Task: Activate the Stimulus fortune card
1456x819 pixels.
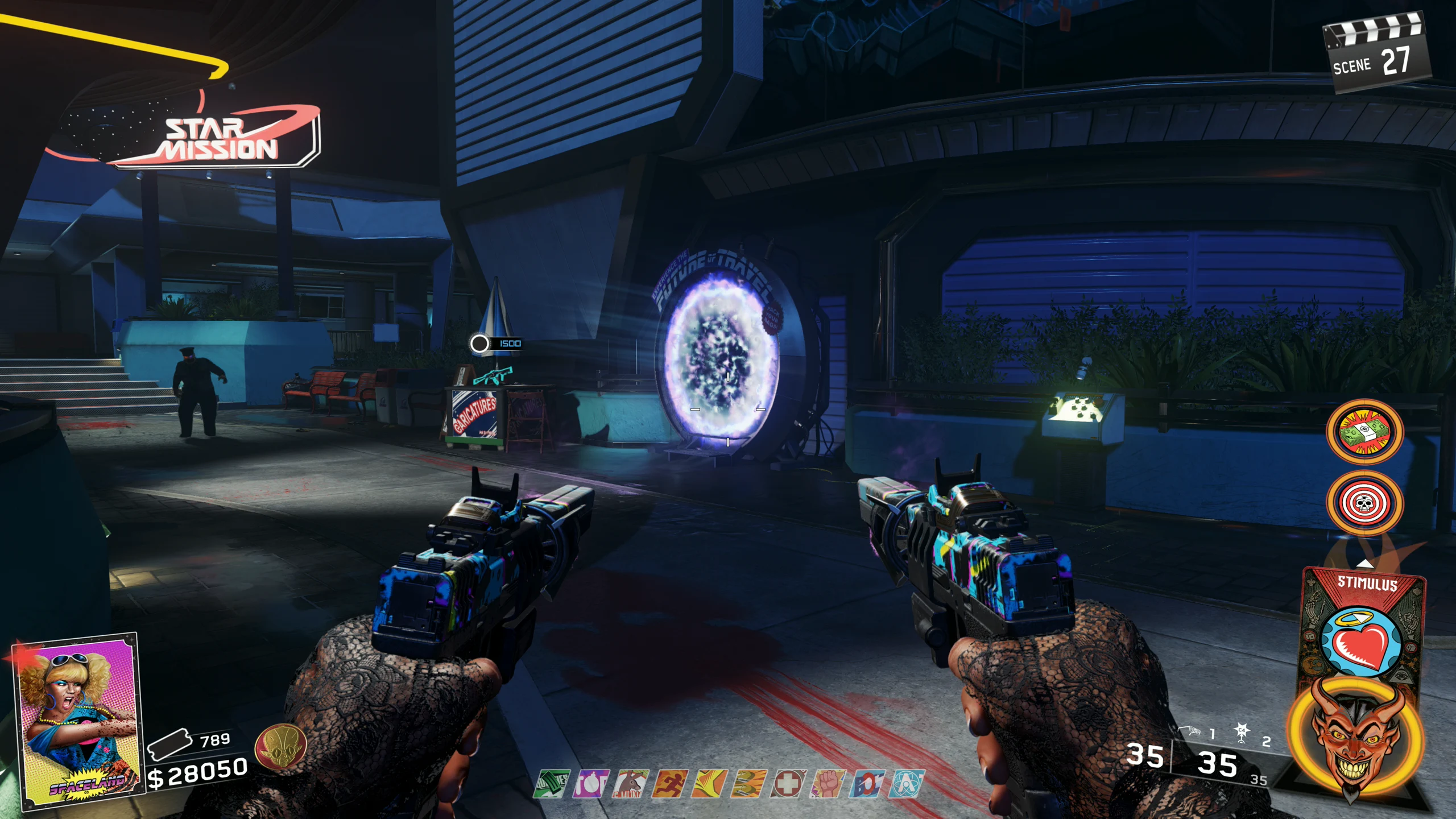Action: (1364, 631)
